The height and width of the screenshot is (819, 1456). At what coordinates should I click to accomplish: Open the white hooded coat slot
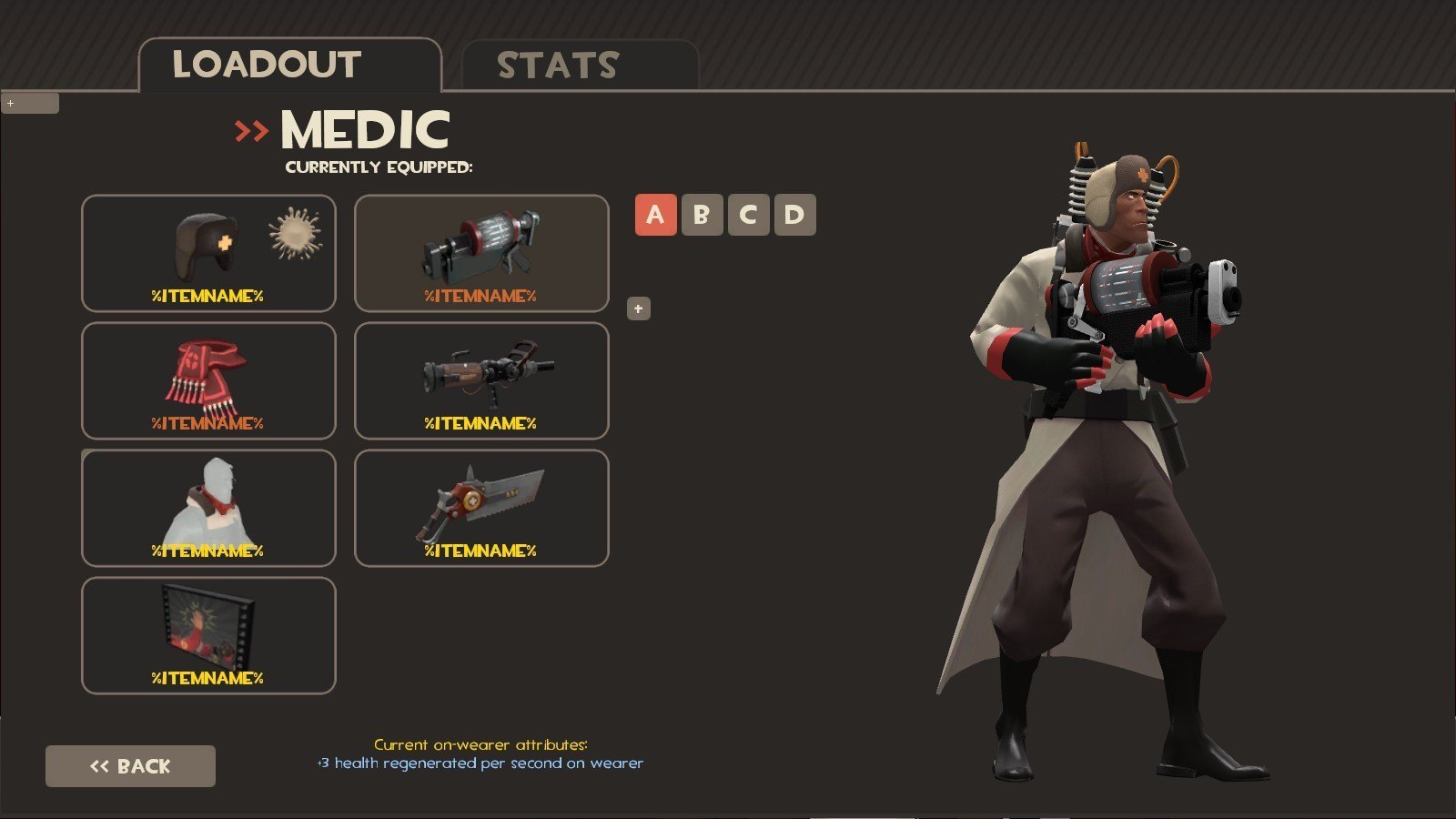click(x=208, y=508)
